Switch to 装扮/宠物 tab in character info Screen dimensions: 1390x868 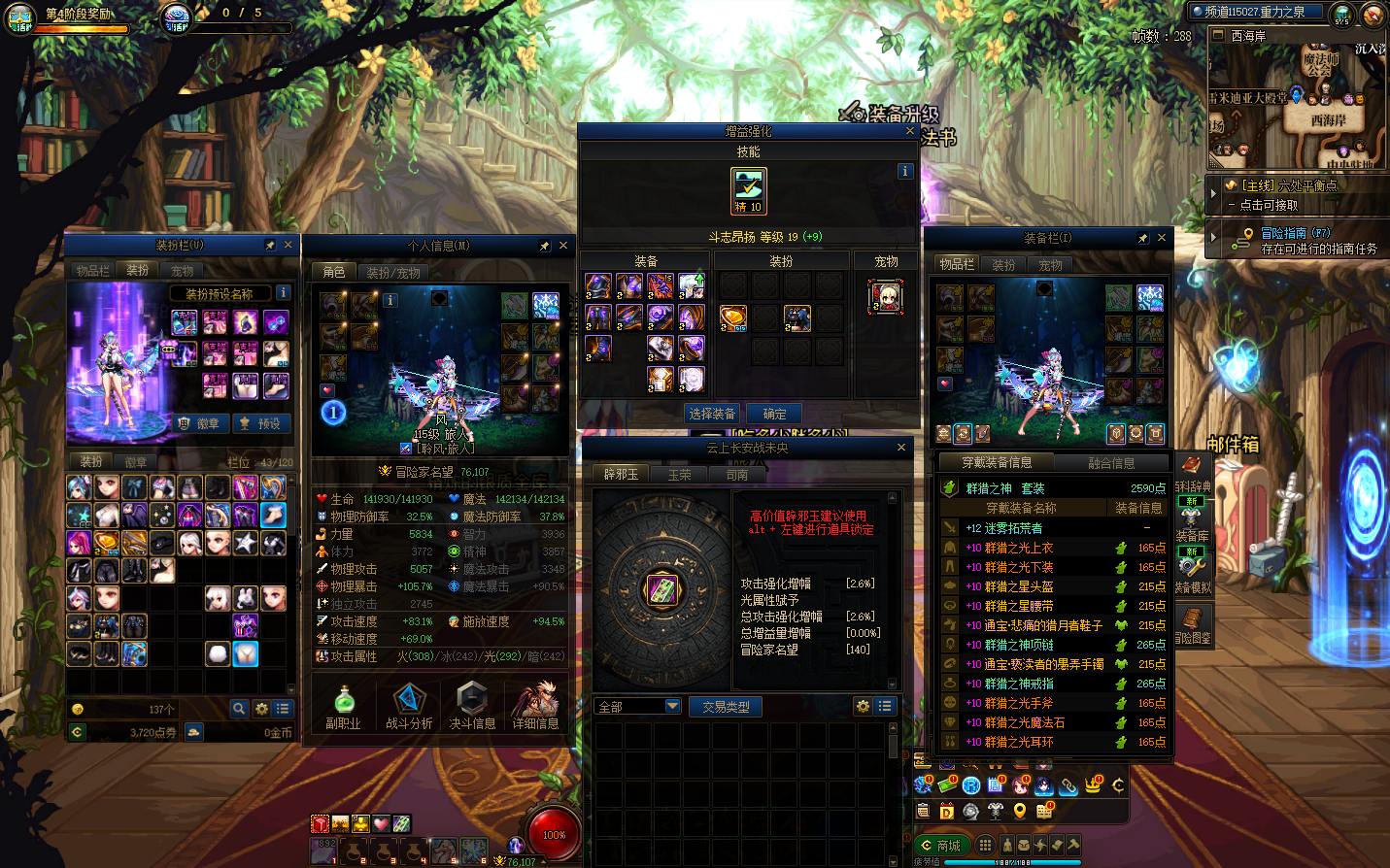392,273
